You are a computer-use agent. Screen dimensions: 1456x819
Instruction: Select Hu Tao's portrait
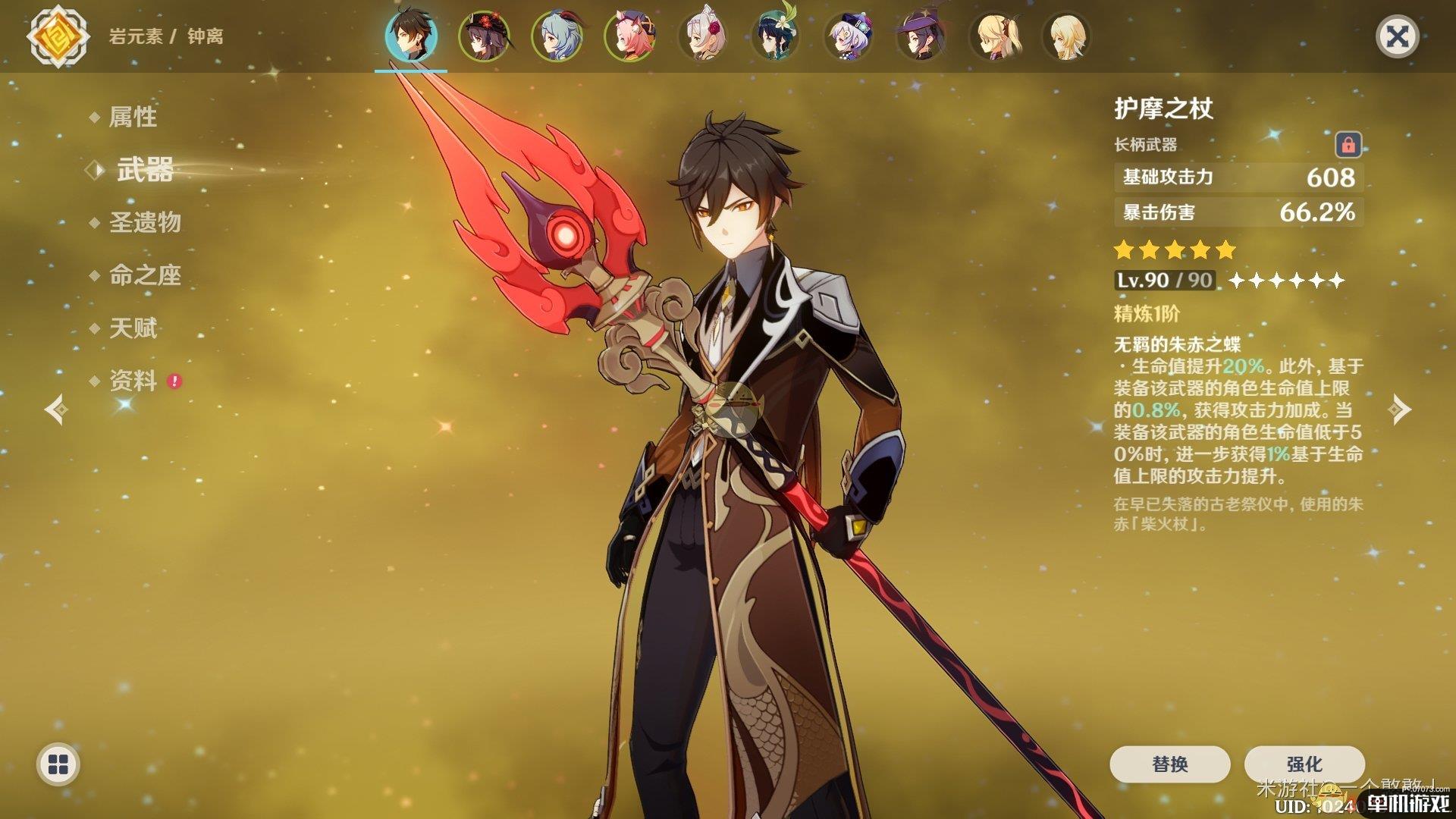tap(483, 36)
